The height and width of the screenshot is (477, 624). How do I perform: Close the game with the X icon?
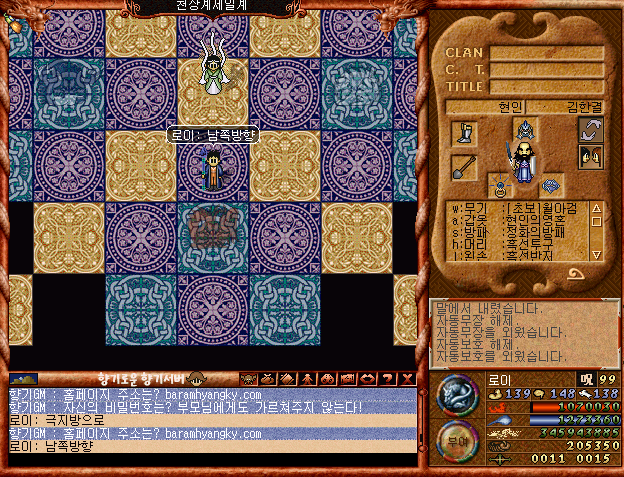406,378
